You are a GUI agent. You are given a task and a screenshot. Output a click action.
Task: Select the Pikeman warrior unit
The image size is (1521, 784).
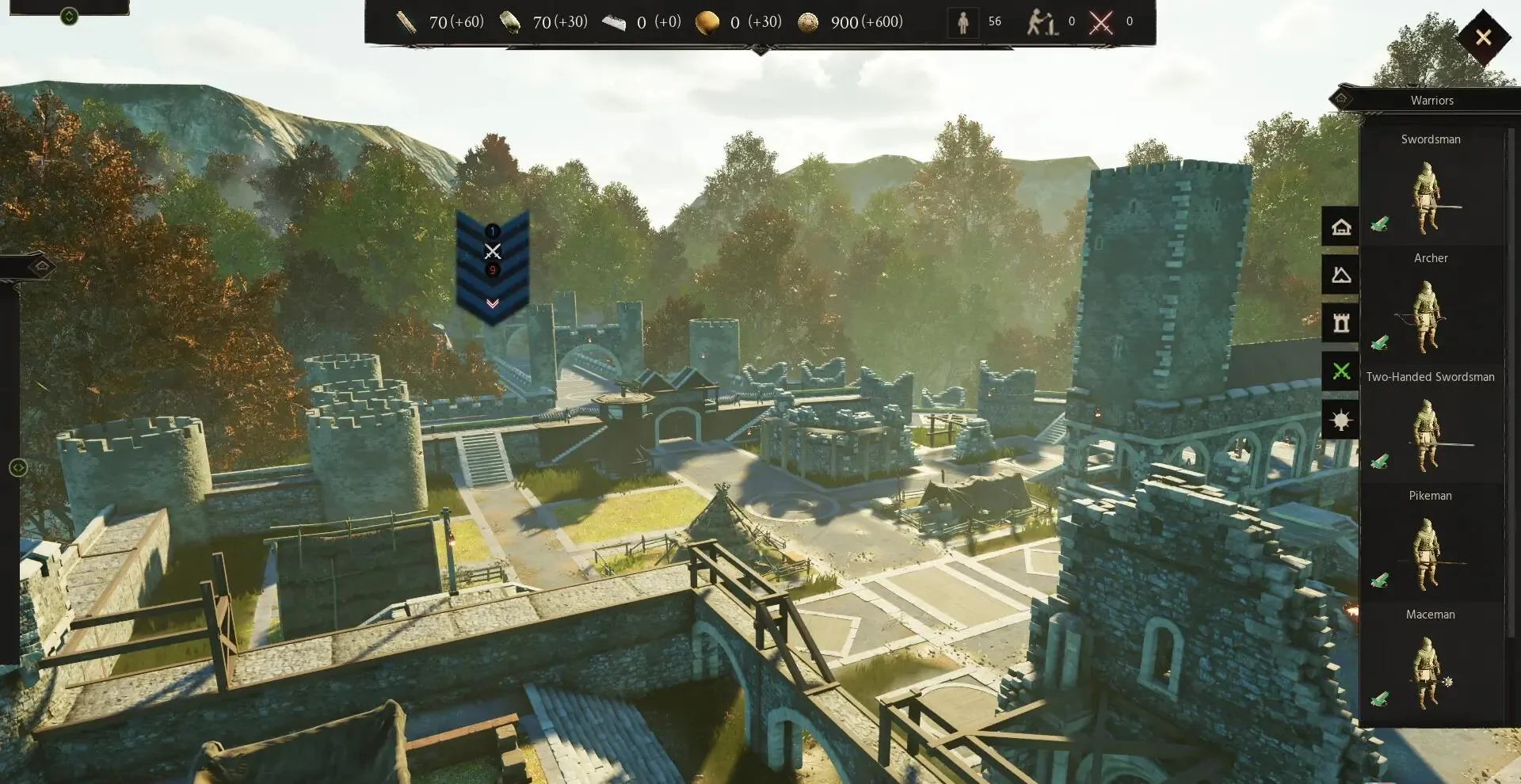1430,546
